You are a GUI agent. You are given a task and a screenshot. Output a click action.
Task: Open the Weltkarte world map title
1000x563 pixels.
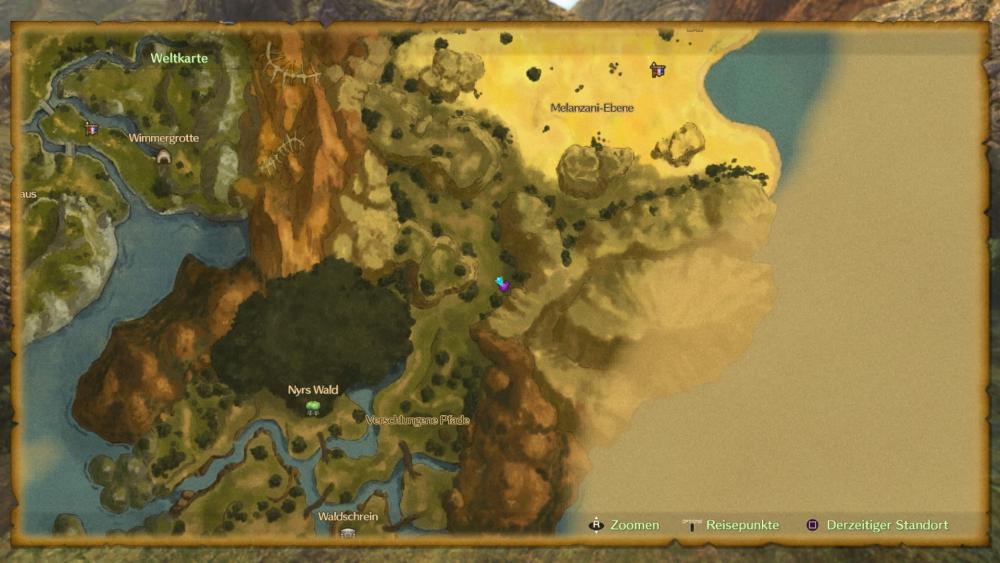(179, 58)
